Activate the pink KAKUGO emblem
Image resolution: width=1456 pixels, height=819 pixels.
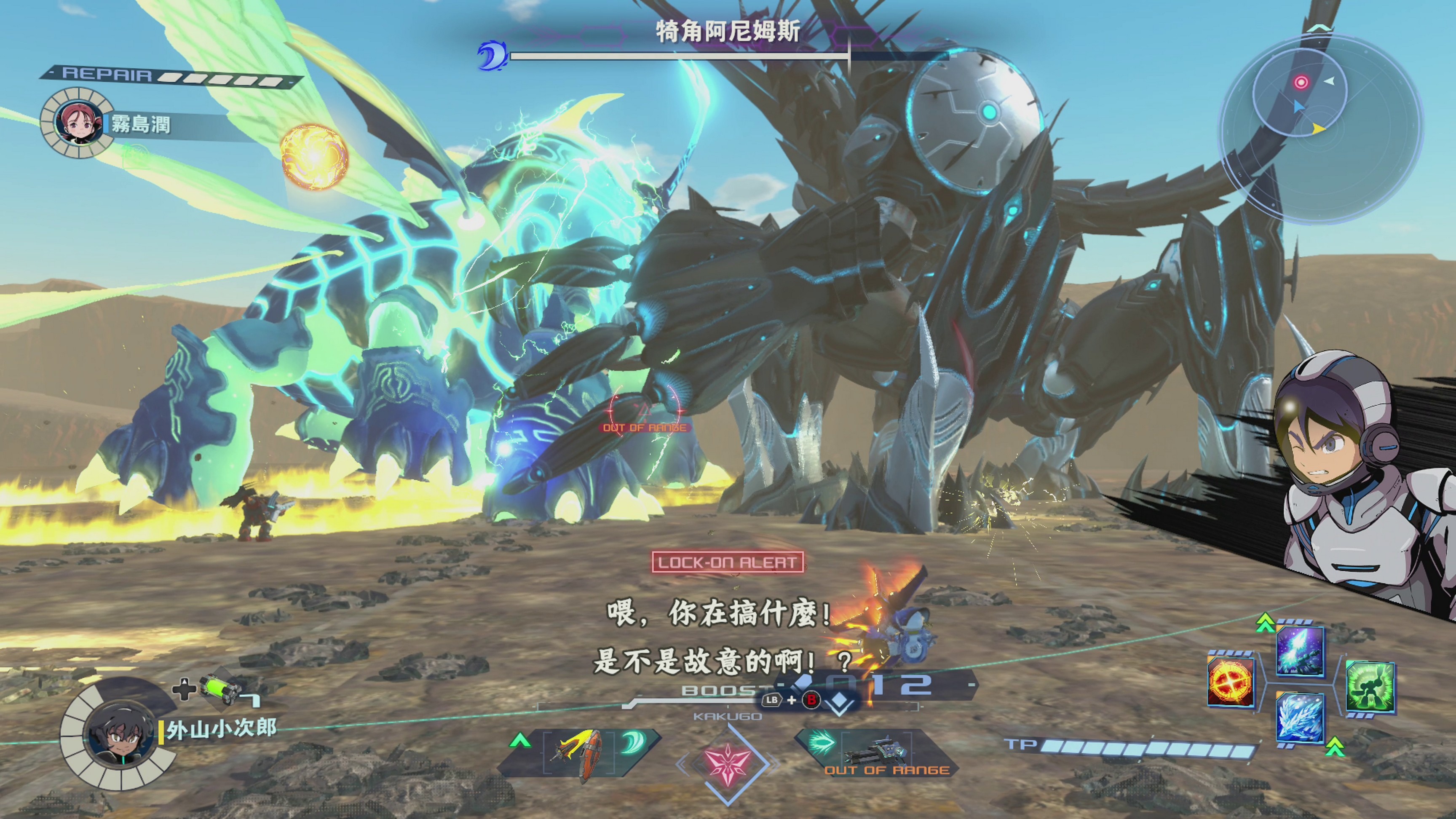click(x=728, y=763)
